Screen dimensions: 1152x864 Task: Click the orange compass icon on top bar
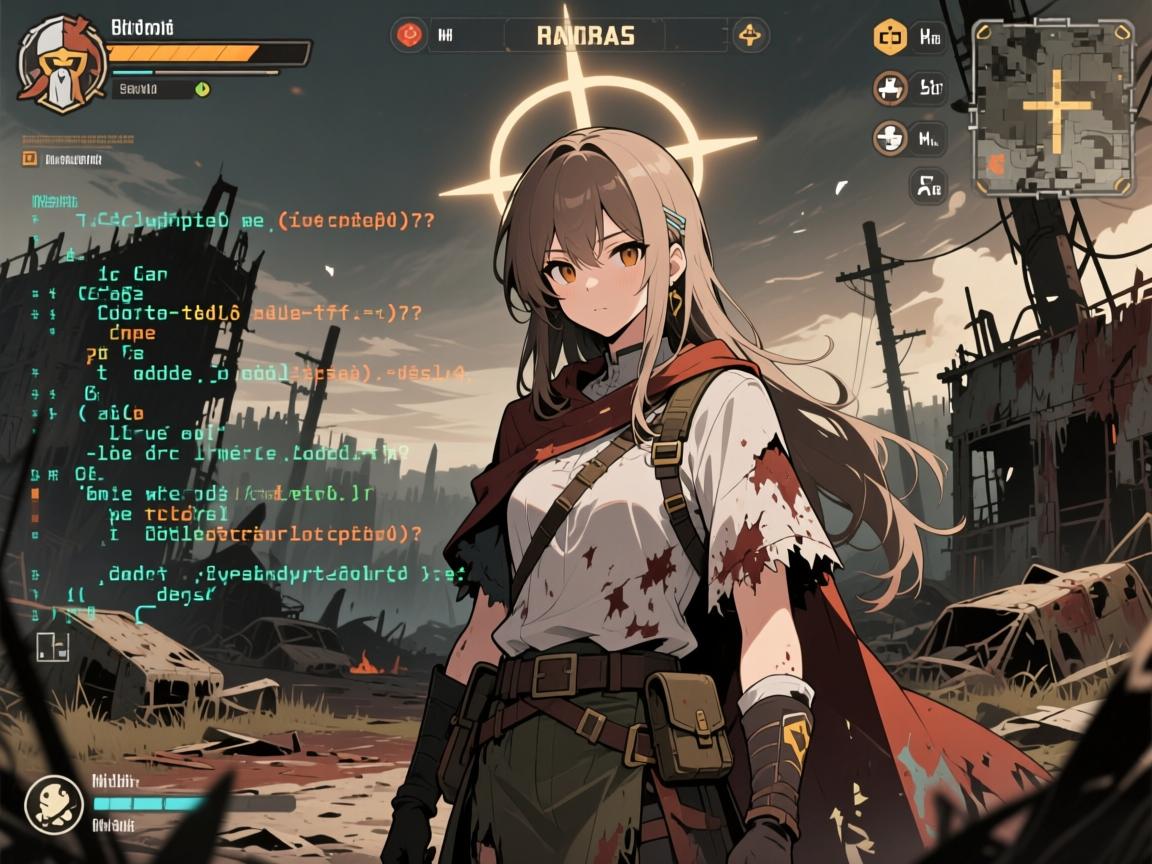pos(749,36)
